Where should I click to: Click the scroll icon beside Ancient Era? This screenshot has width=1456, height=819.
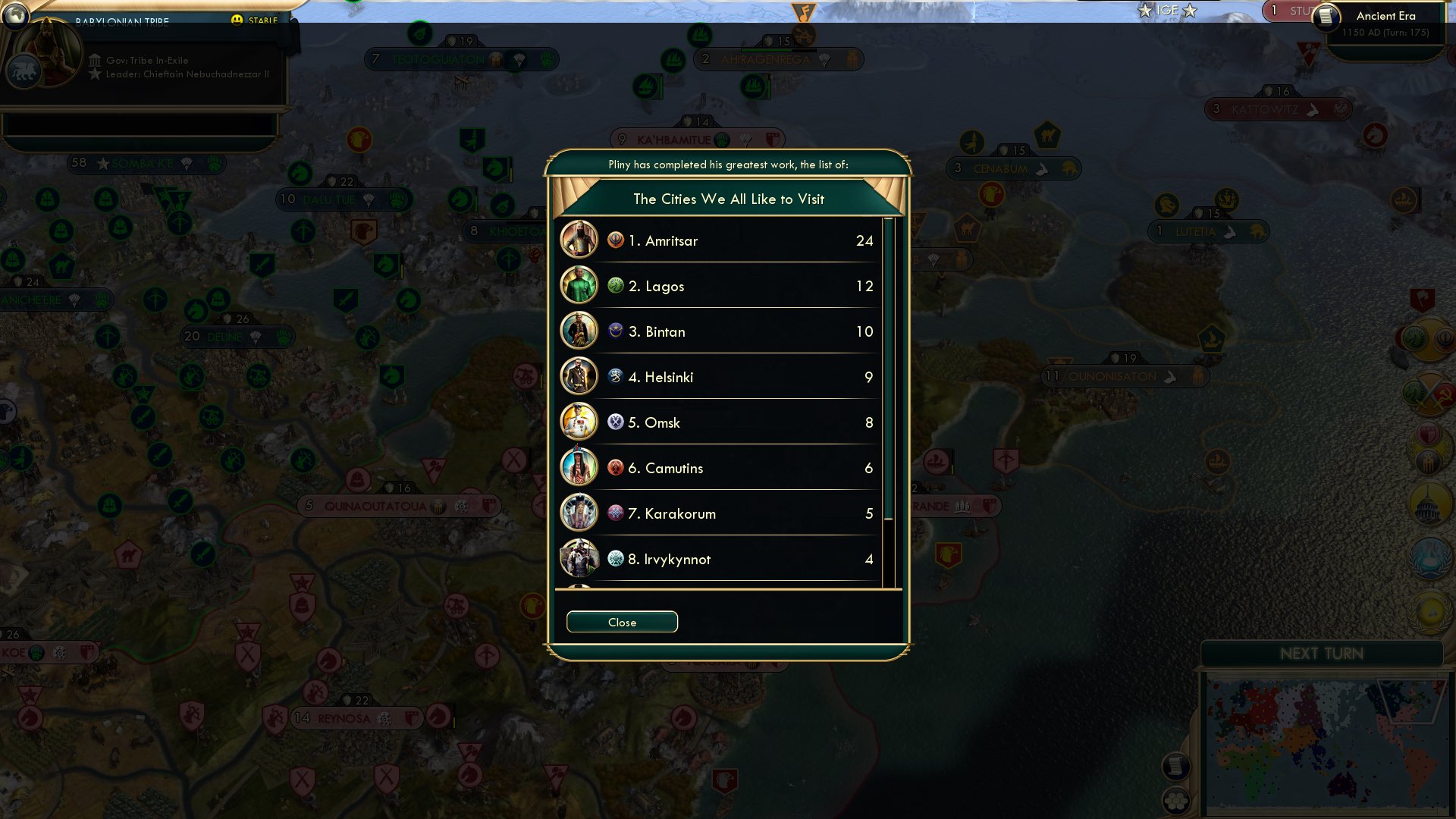[1326, 18]
